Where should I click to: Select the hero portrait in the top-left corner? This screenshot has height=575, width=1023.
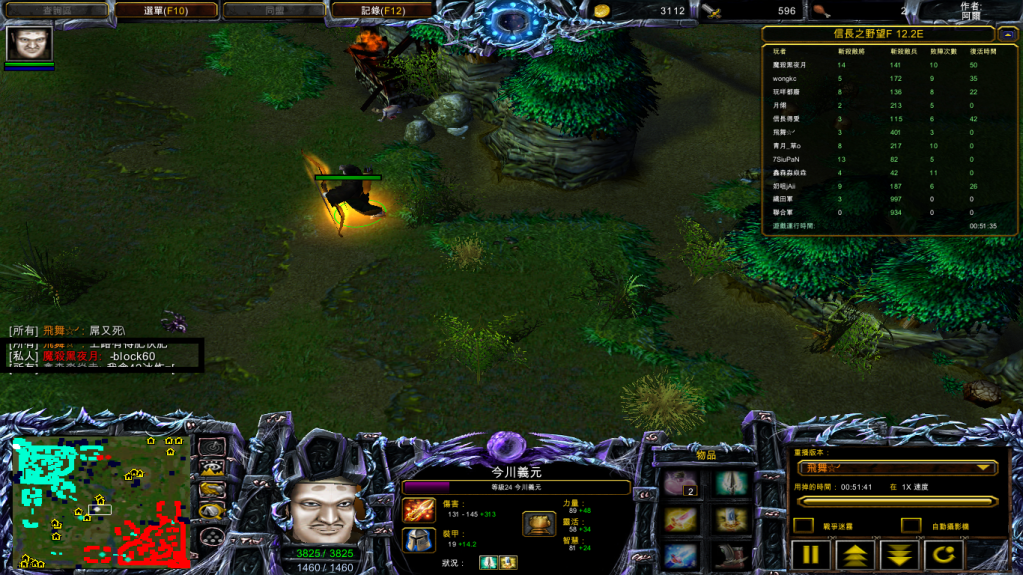coord(29,43)
